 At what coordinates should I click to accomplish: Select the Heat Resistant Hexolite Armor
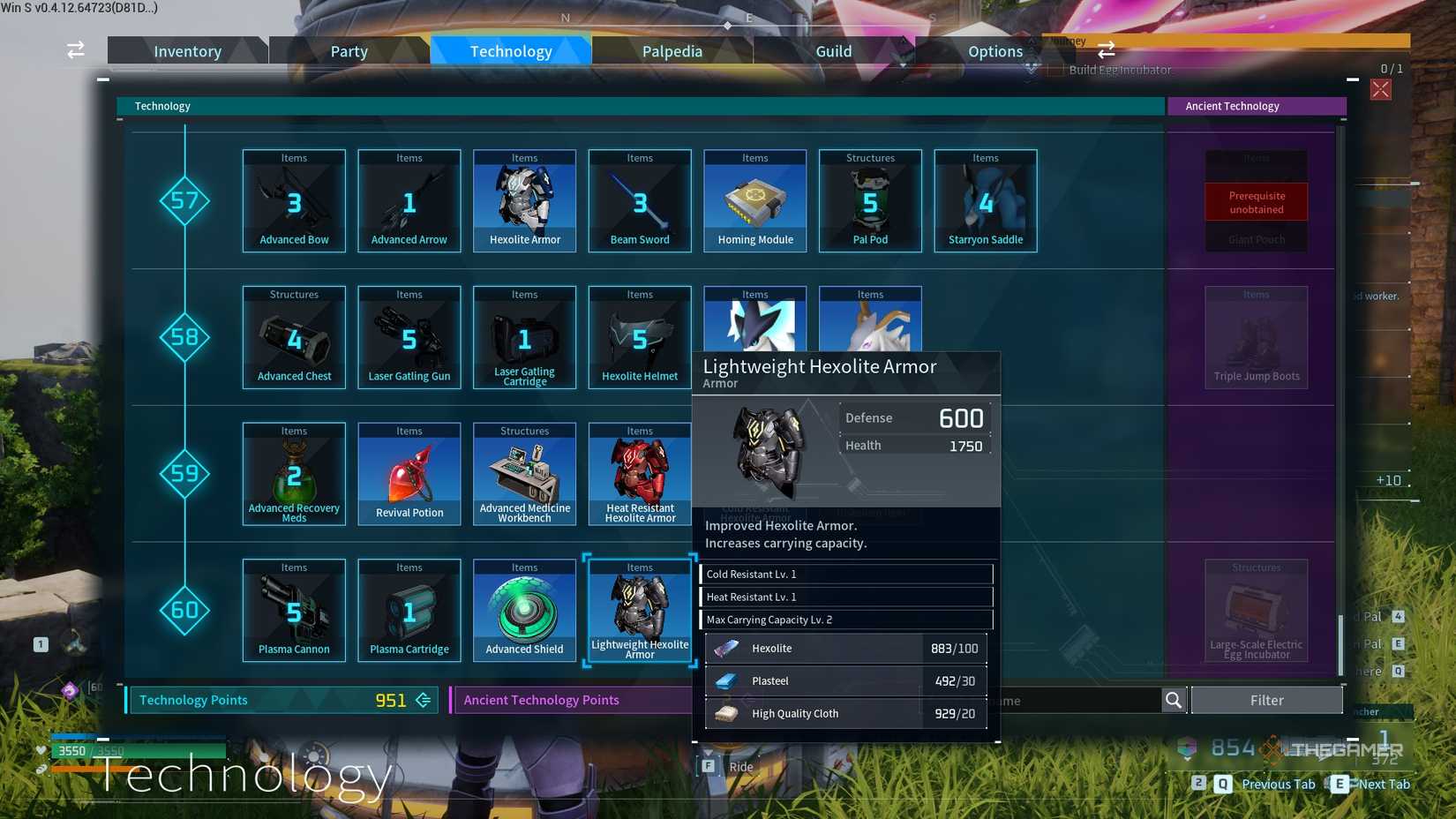tap(639, 474)
